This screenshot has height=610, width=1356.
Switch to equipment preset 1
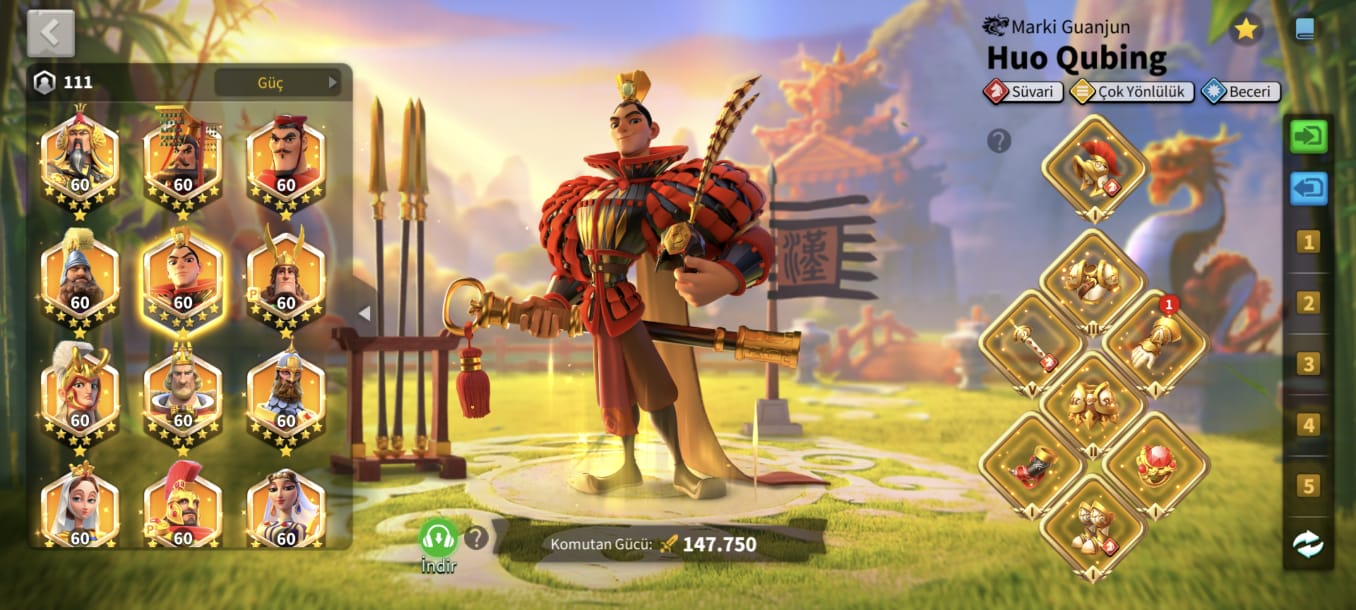[x=1308, y=241]
